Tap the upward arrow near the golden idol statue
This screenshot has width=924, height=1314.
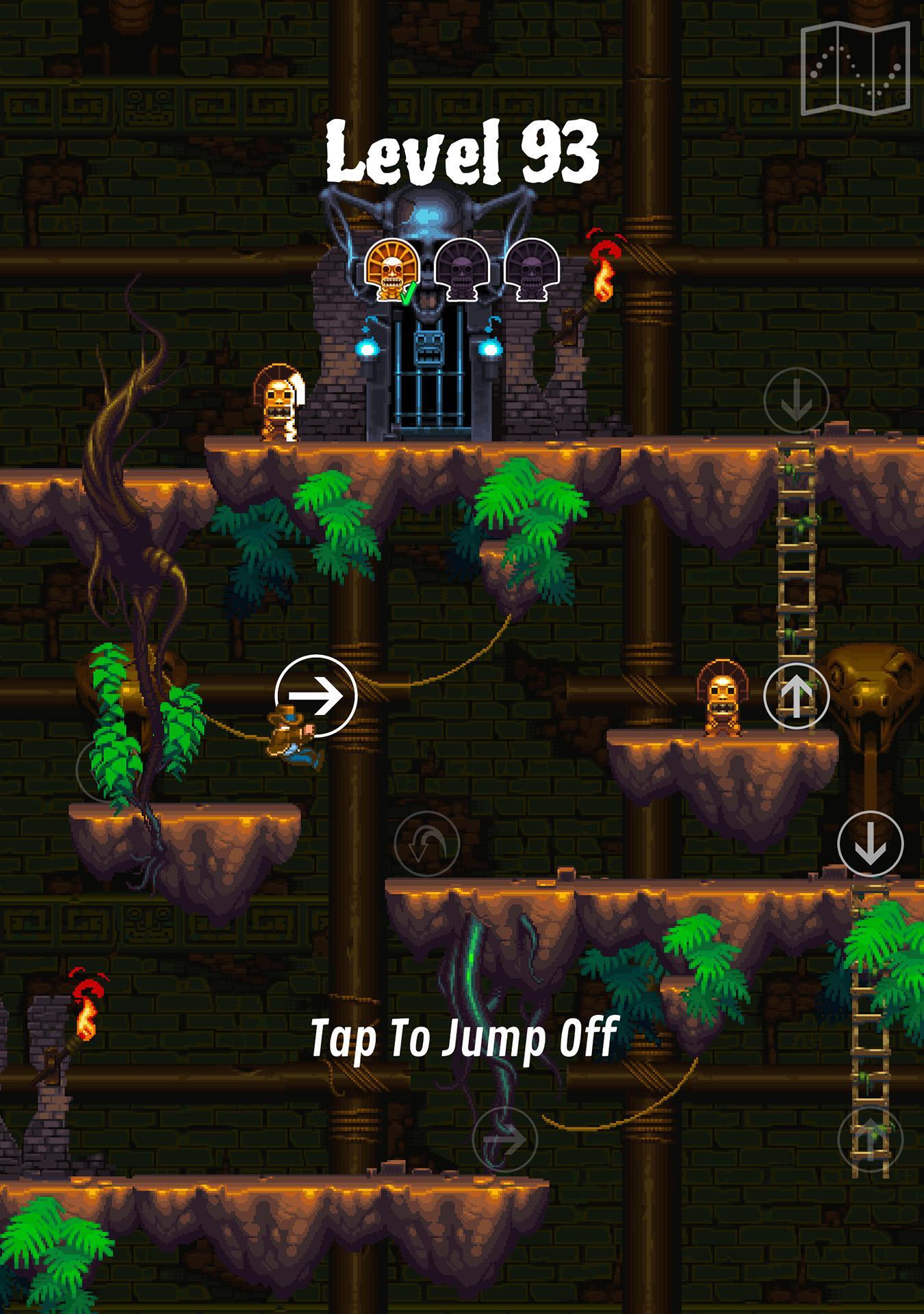point(795,696)
